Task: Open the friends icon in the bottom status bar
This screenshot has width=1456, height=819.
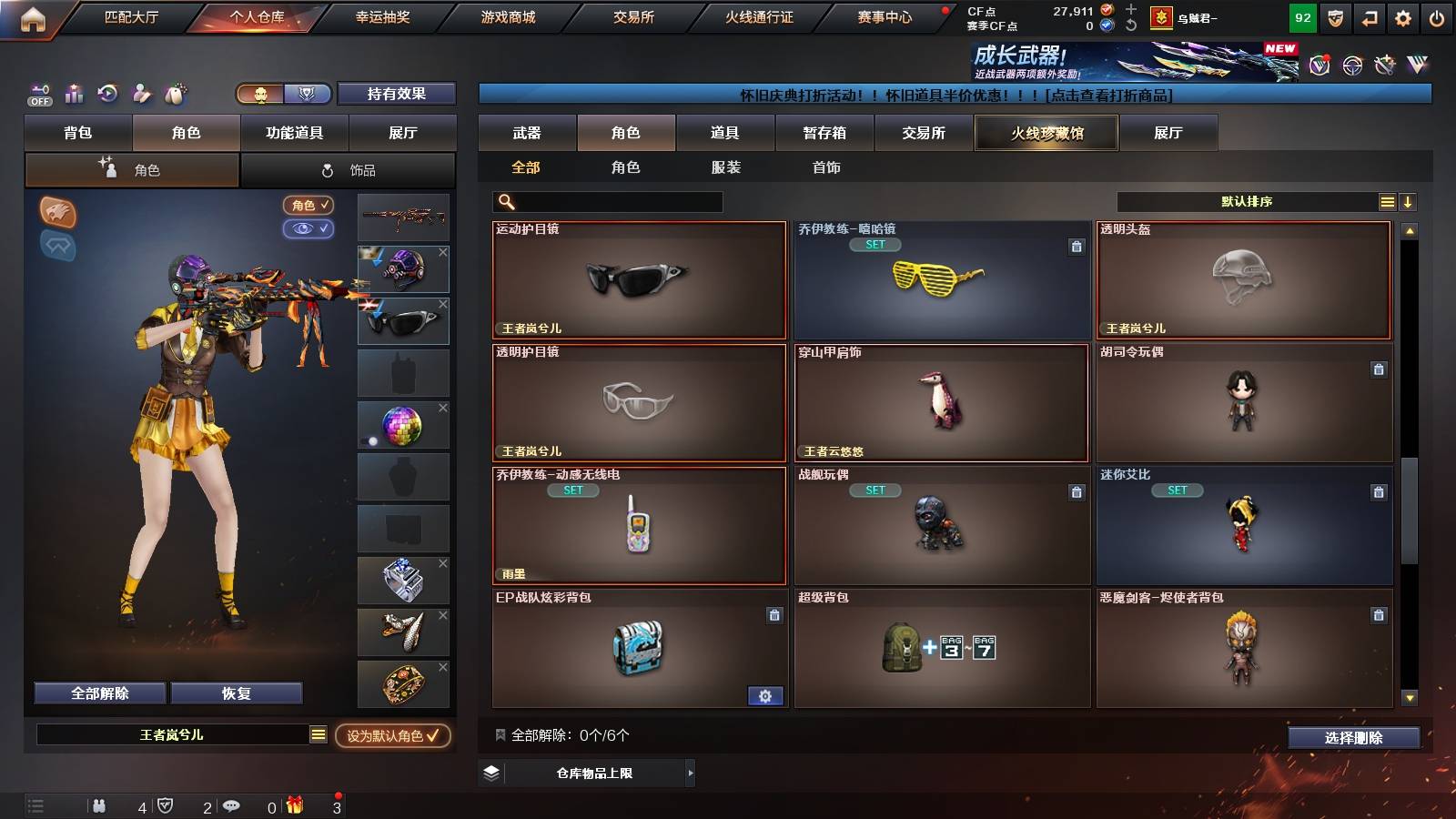Action: click(x=100, y=805)
